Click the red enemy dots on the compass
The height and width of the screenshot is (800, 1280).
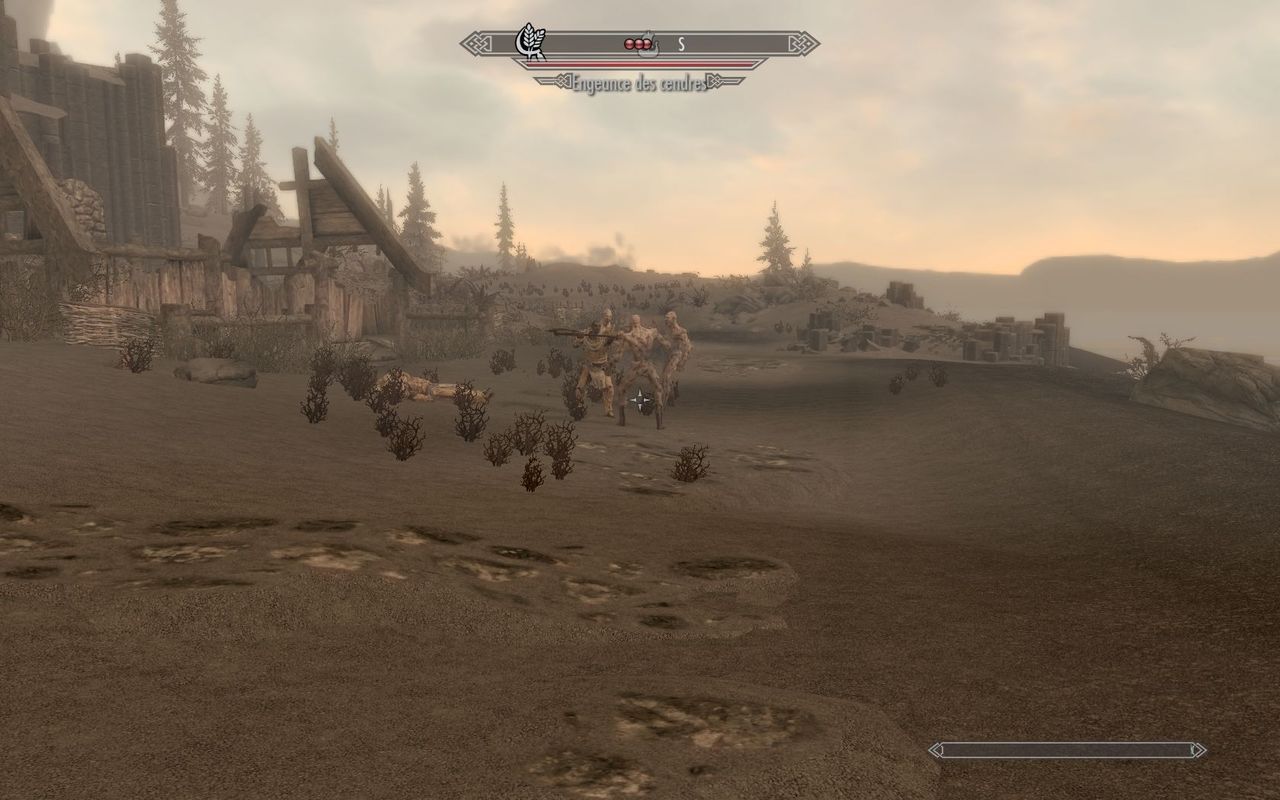point(637,44)
